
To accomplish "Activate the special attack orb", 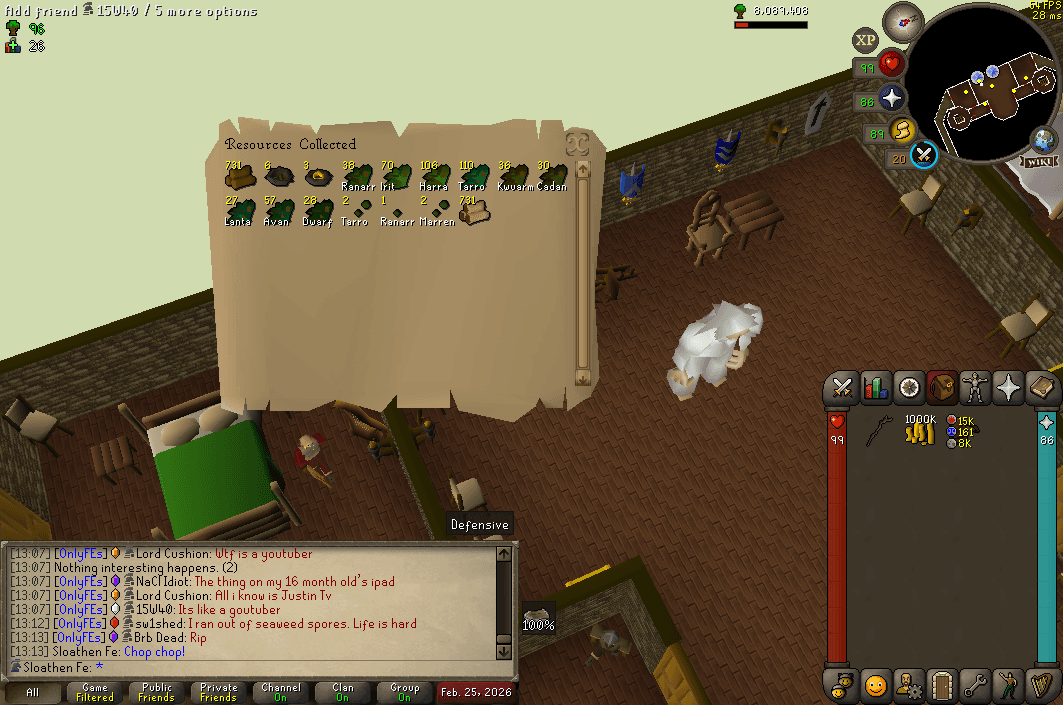I will [924, 155].
